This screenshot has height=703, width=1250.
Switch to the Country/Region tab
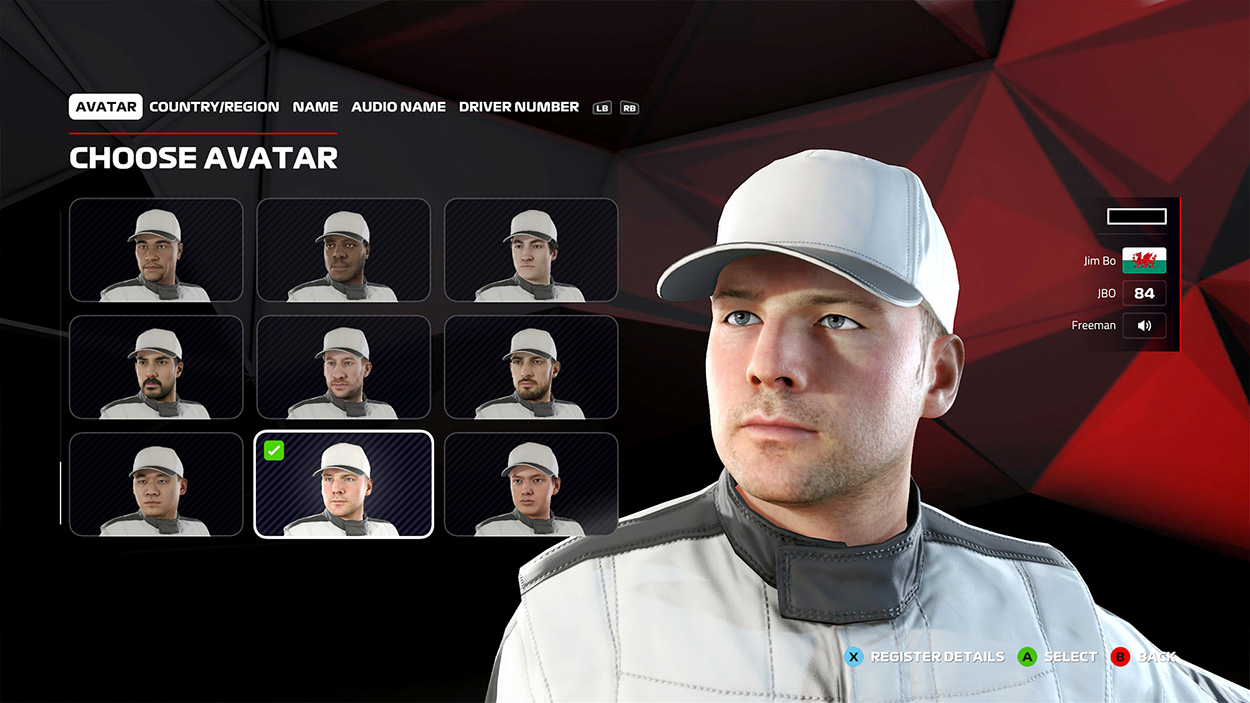(x=214, y=107)
